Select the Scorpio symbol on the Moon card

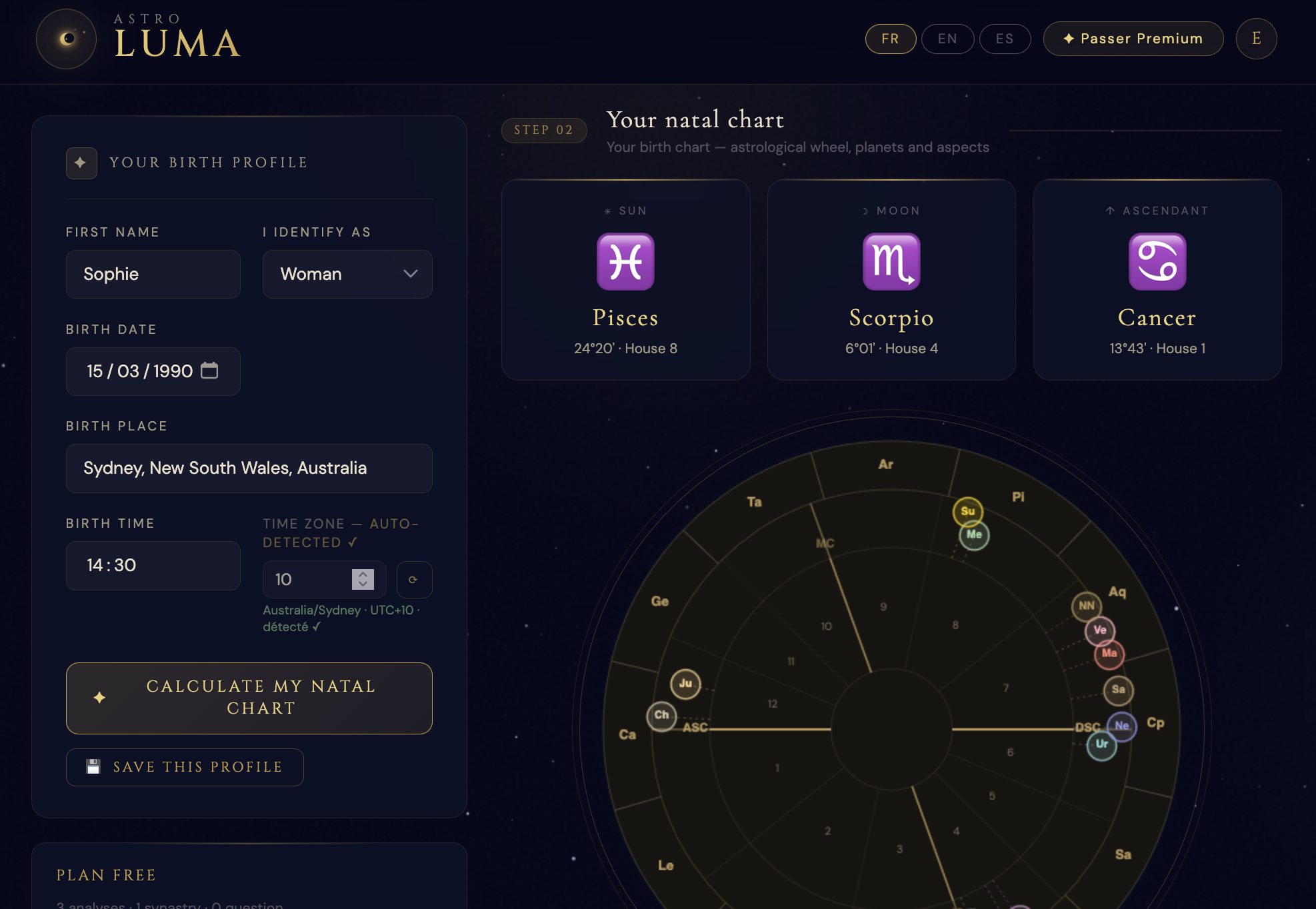(891, 262)
